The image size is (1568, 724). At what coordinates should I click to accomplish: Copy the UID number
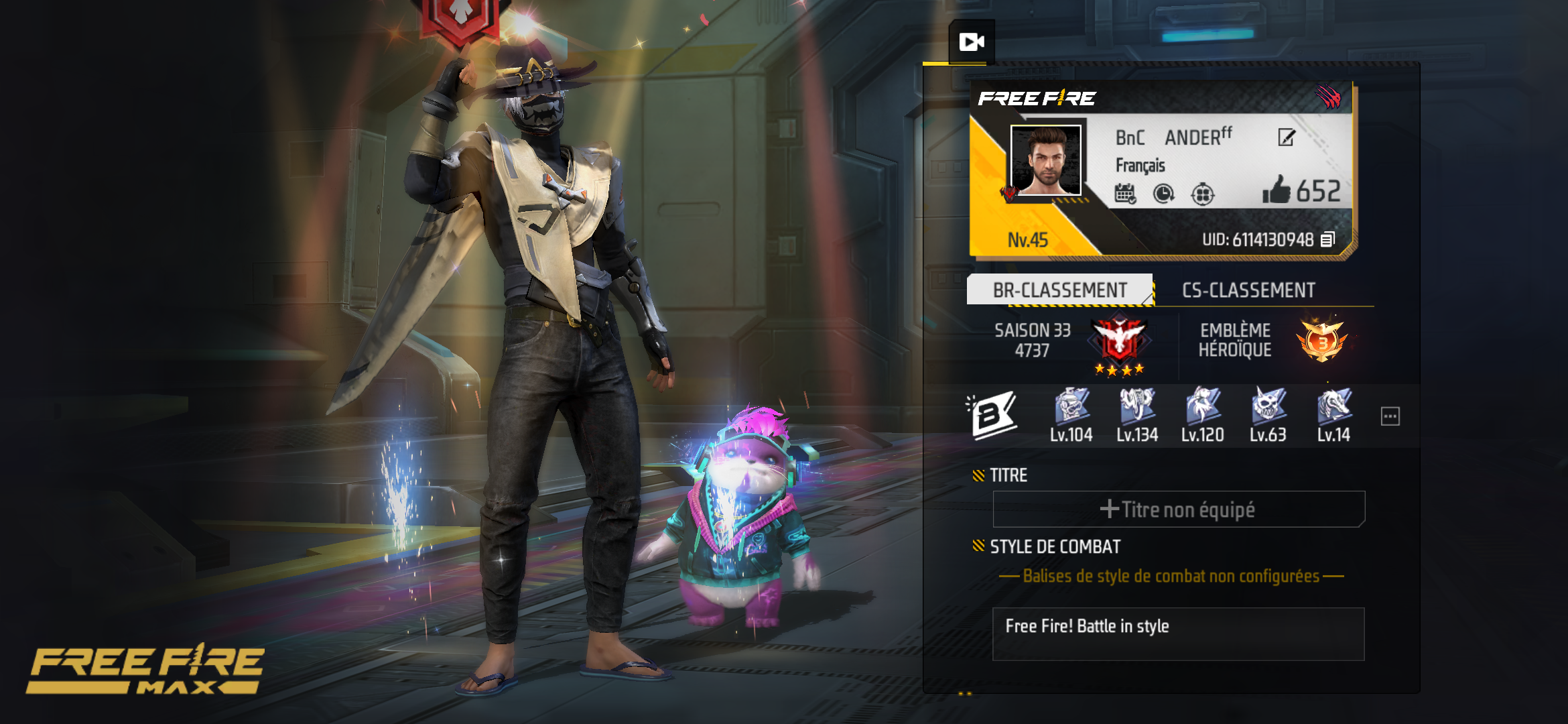pos(1327,240)
